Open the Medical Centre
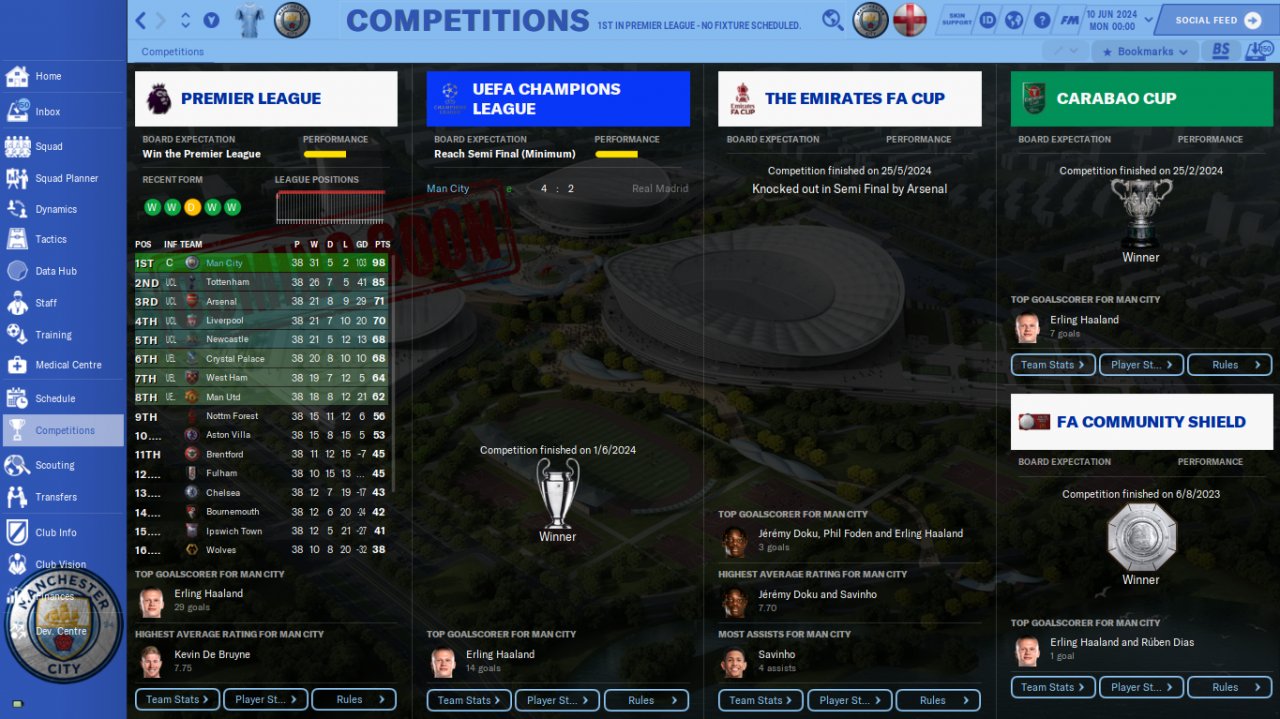Screen dimensions: 1280x719 tap(68, 365)
